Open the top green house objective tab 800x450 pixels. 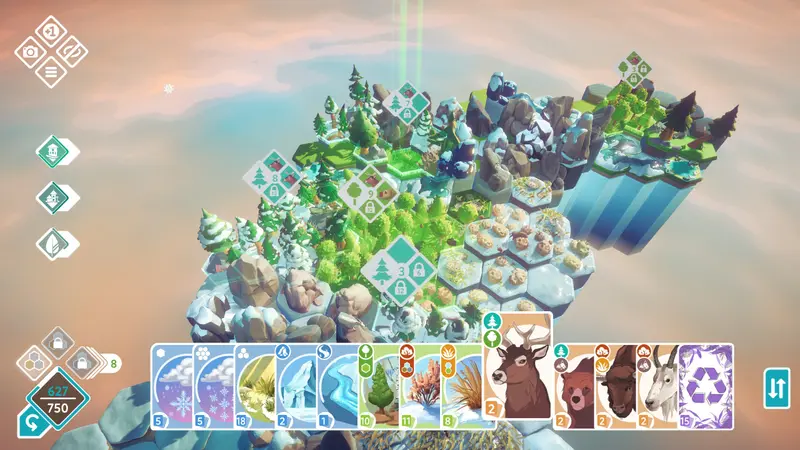click(50, 152)
